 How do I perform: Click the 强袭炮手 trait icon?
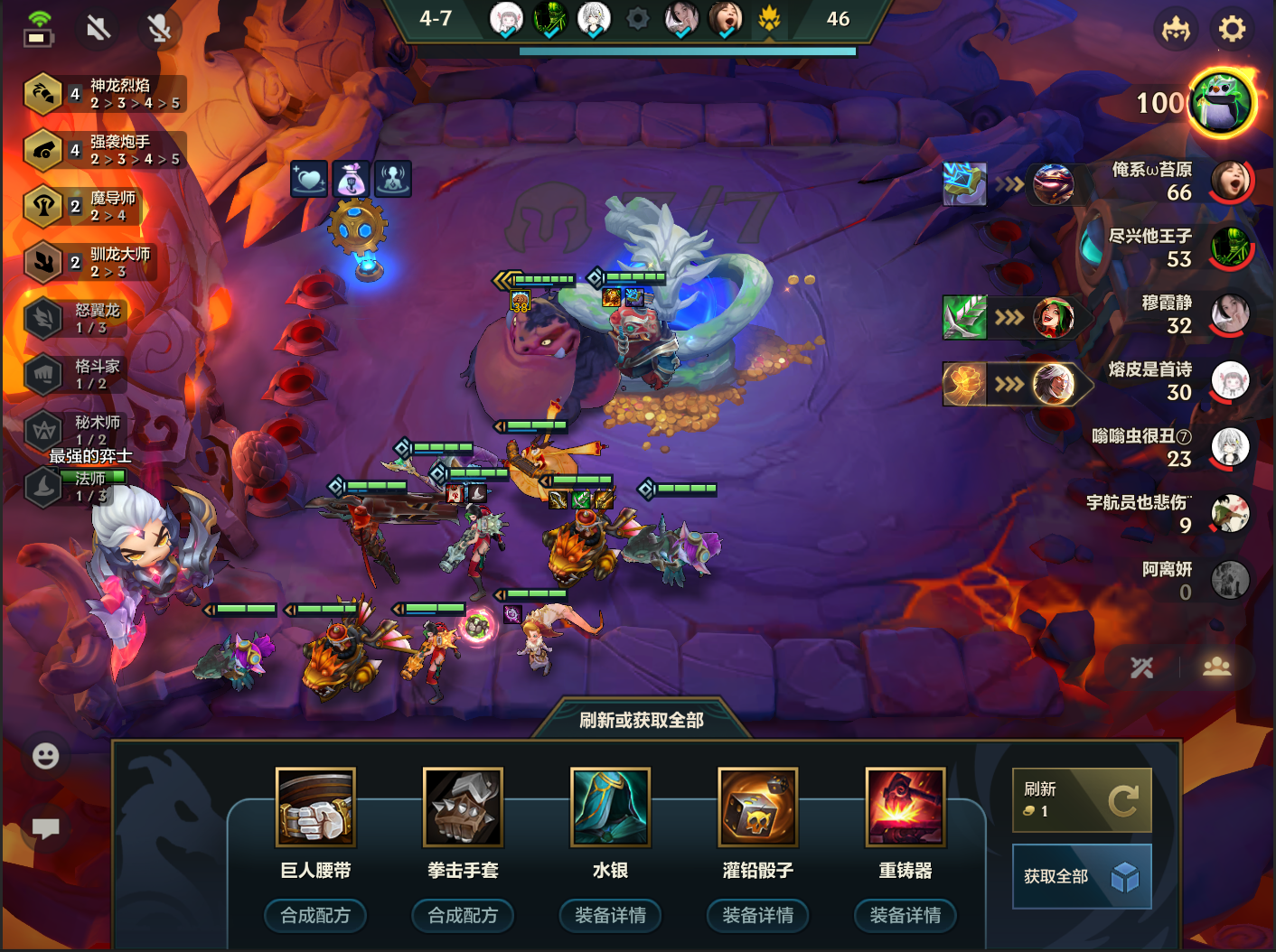point(43,150)
